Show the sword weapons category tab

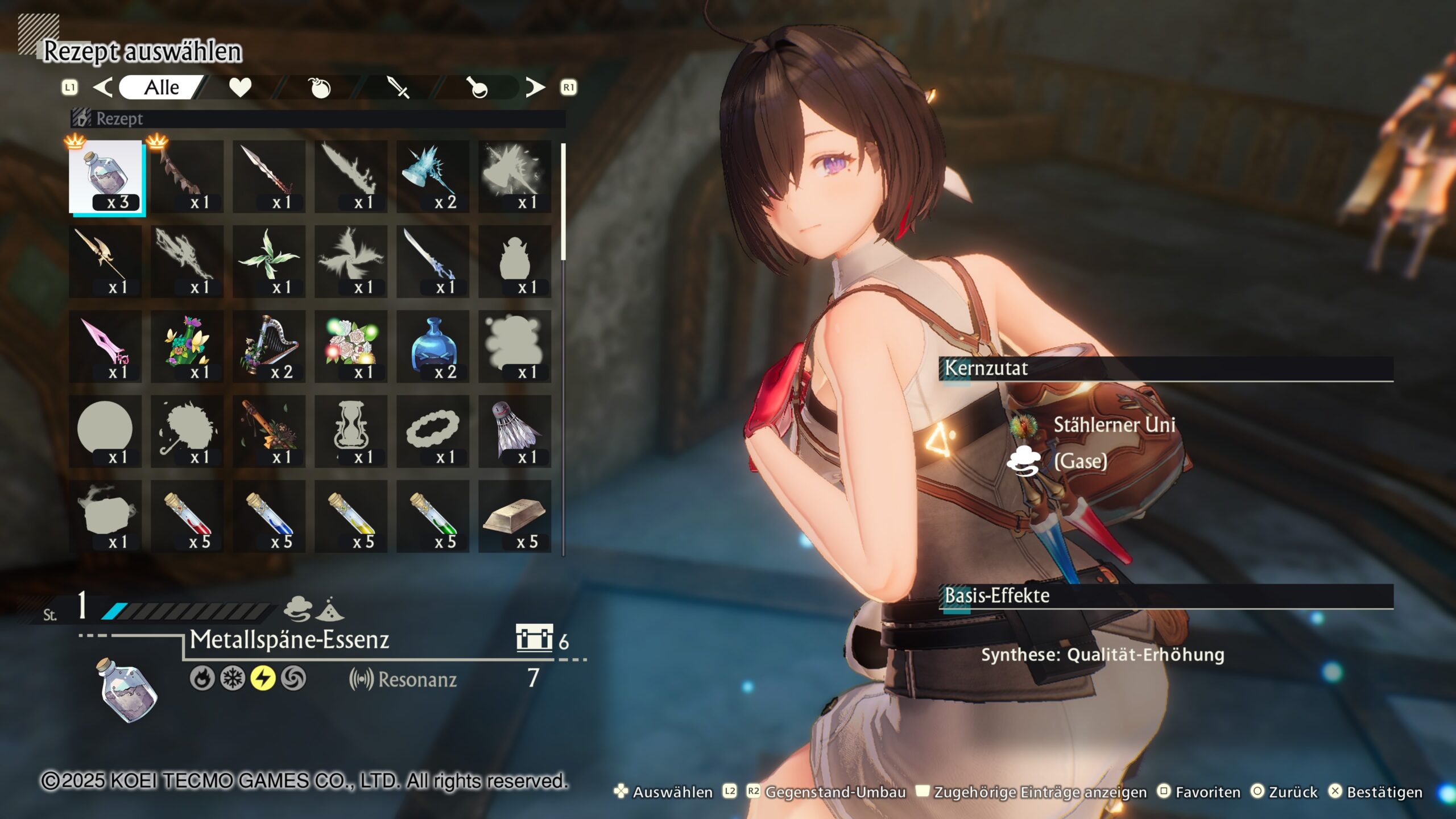[398, 88]
